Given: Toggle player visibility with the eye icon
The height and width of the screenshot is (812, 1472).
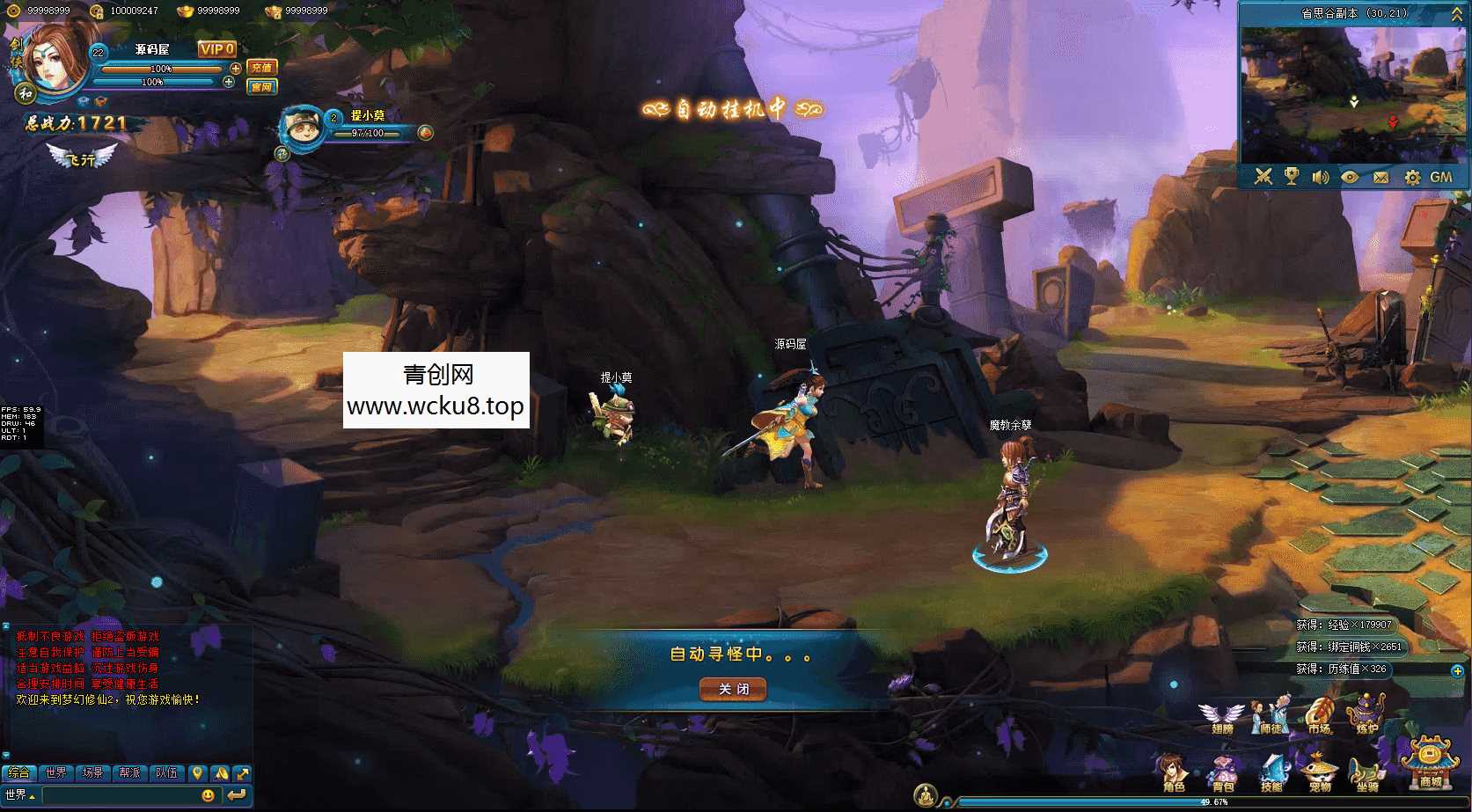Looking at the screenshot, I should [x=1351, y=176].
